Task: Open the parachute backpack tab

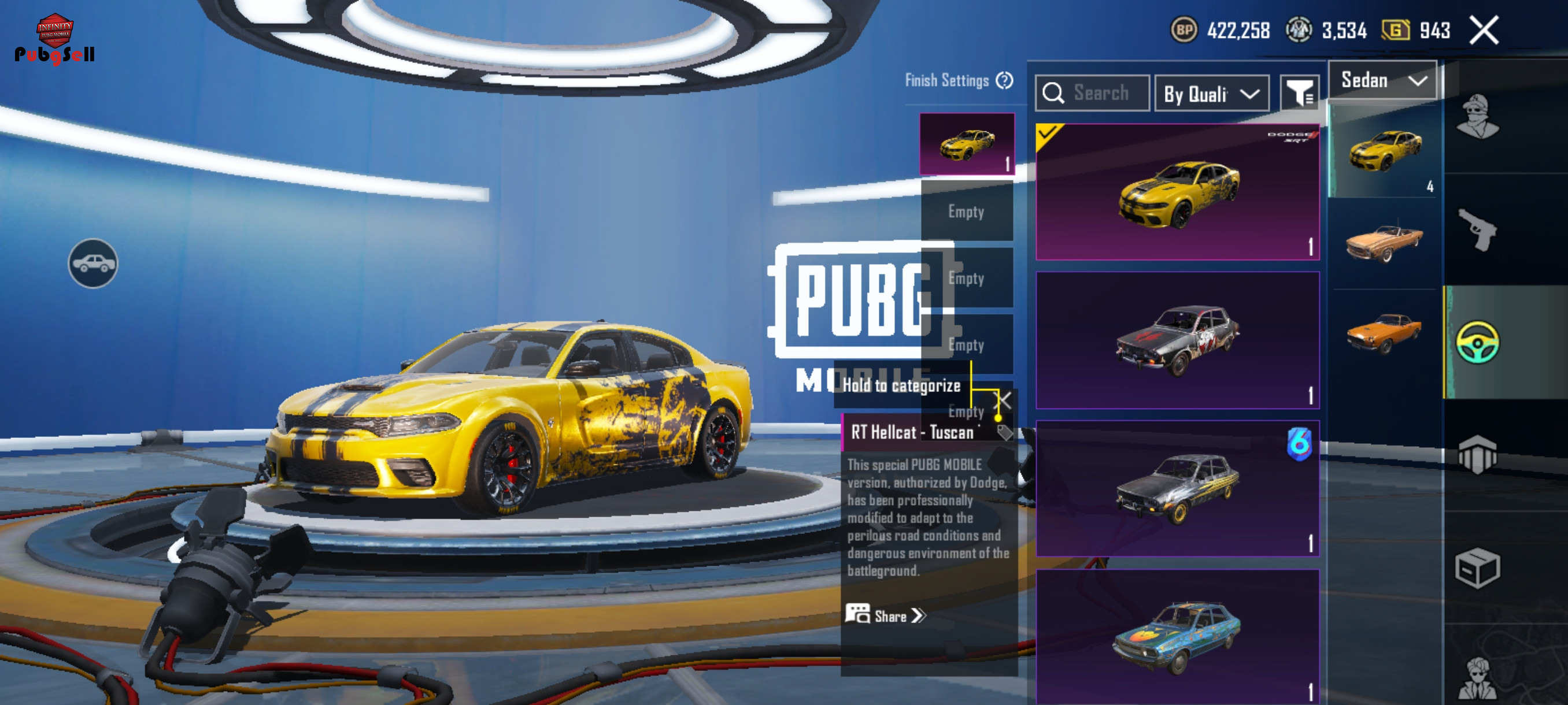Action: pos(1477,454)
